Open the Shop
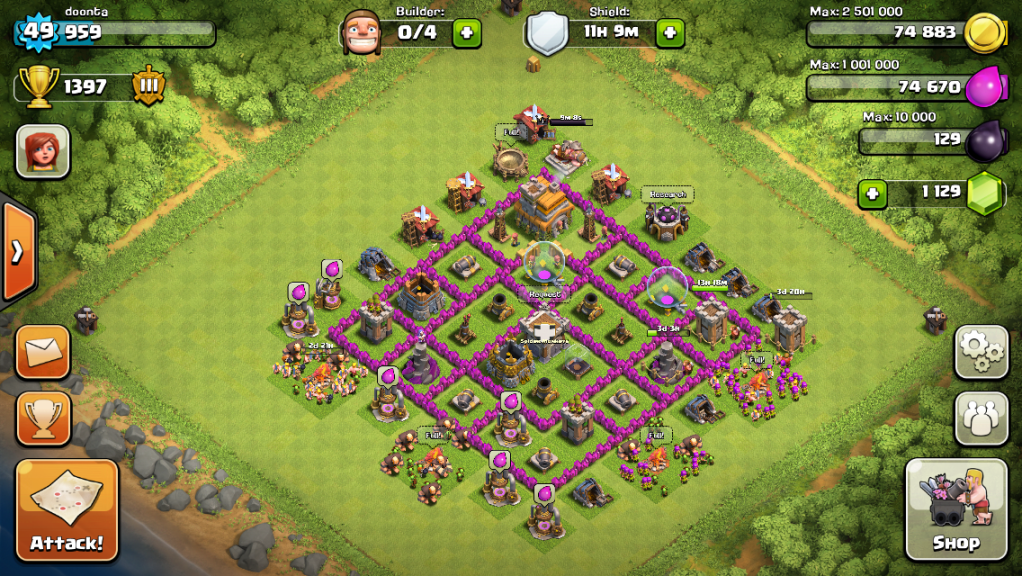The height and width of the screenshot is (576, 1022). click(955, 509)
